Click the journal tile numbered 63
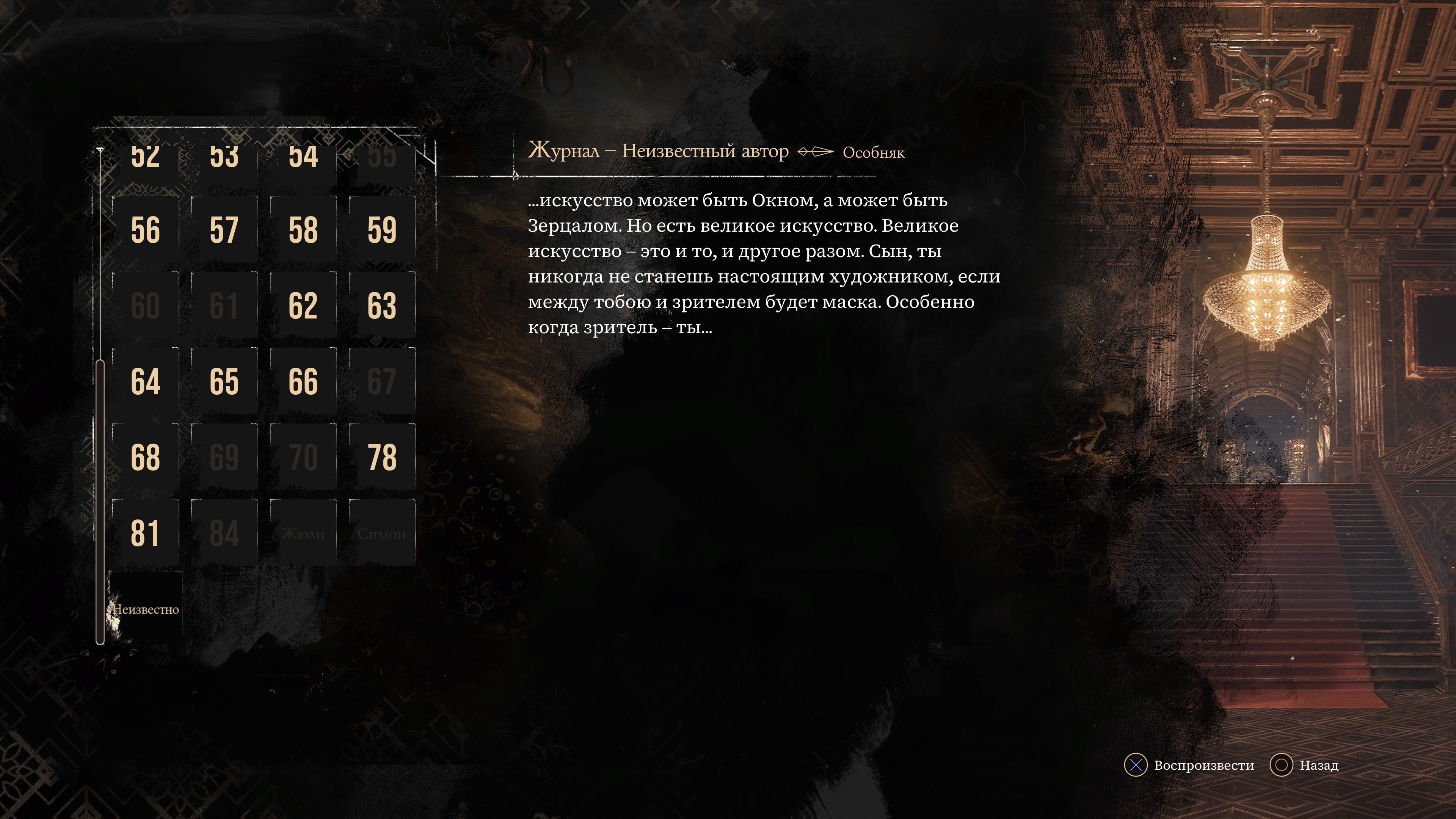Image resolution: width=1456 pixels, height=819 pixels. 381,305
